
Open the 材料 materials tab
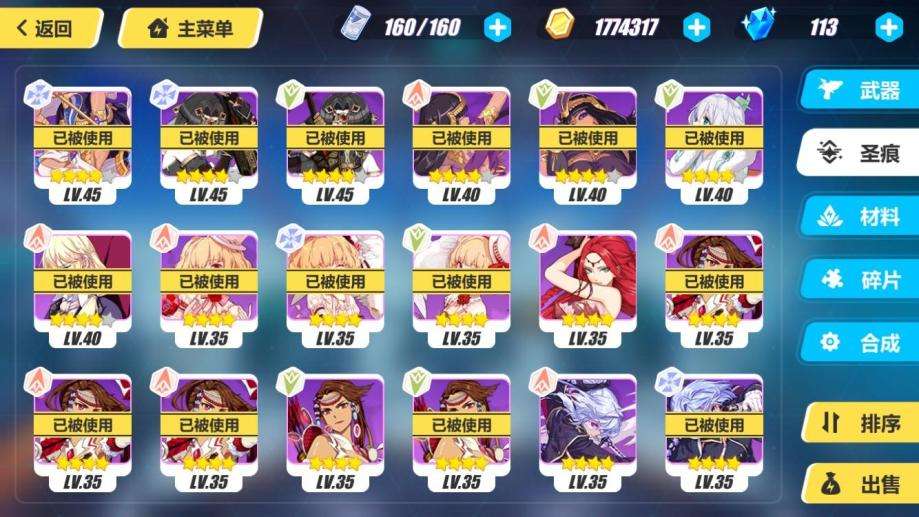click(x=862, y=218)
